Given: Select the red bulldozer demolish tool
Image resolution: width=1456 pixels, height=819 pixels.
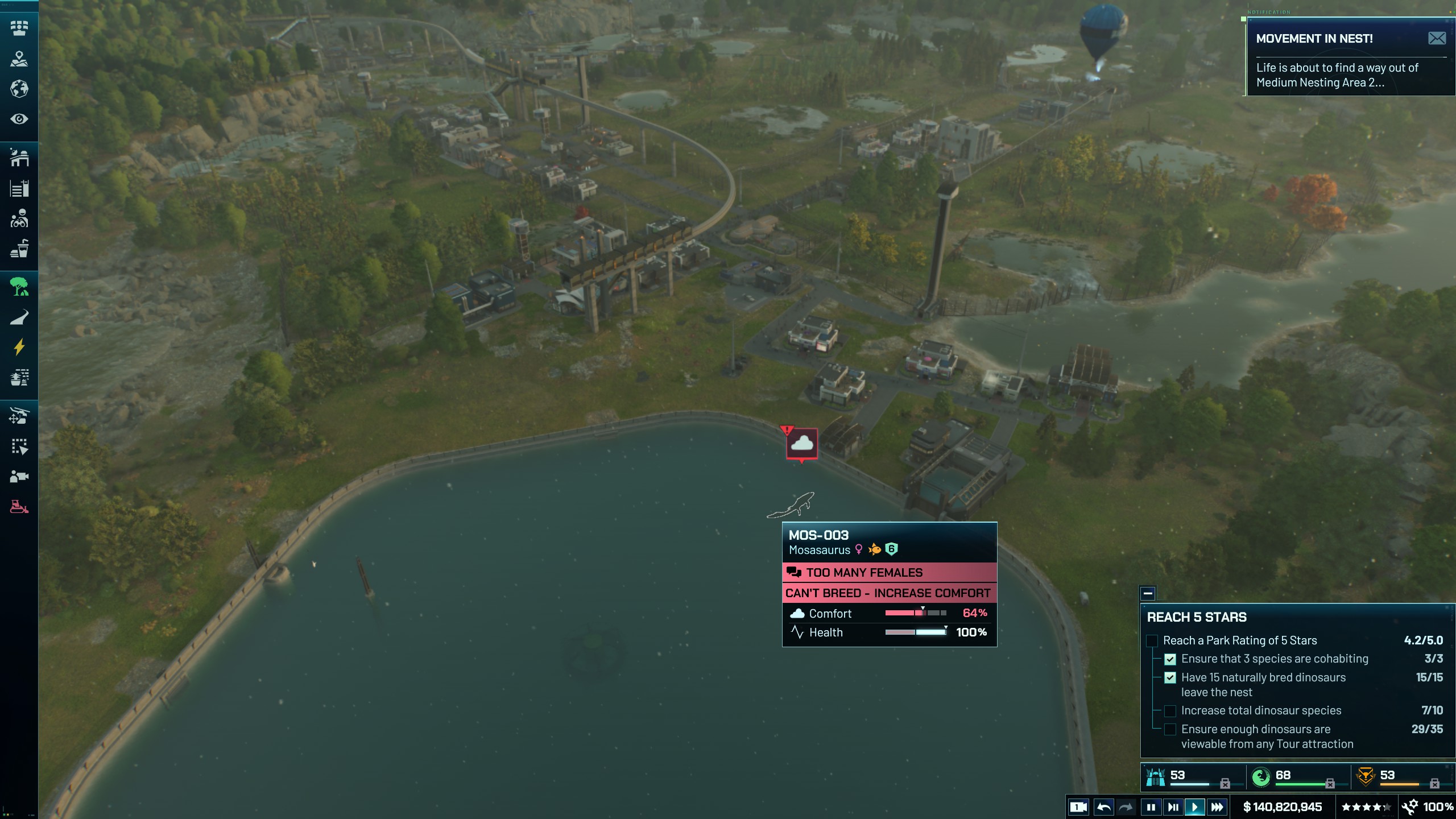Looking at the screenshot, I should coord(19,506).
